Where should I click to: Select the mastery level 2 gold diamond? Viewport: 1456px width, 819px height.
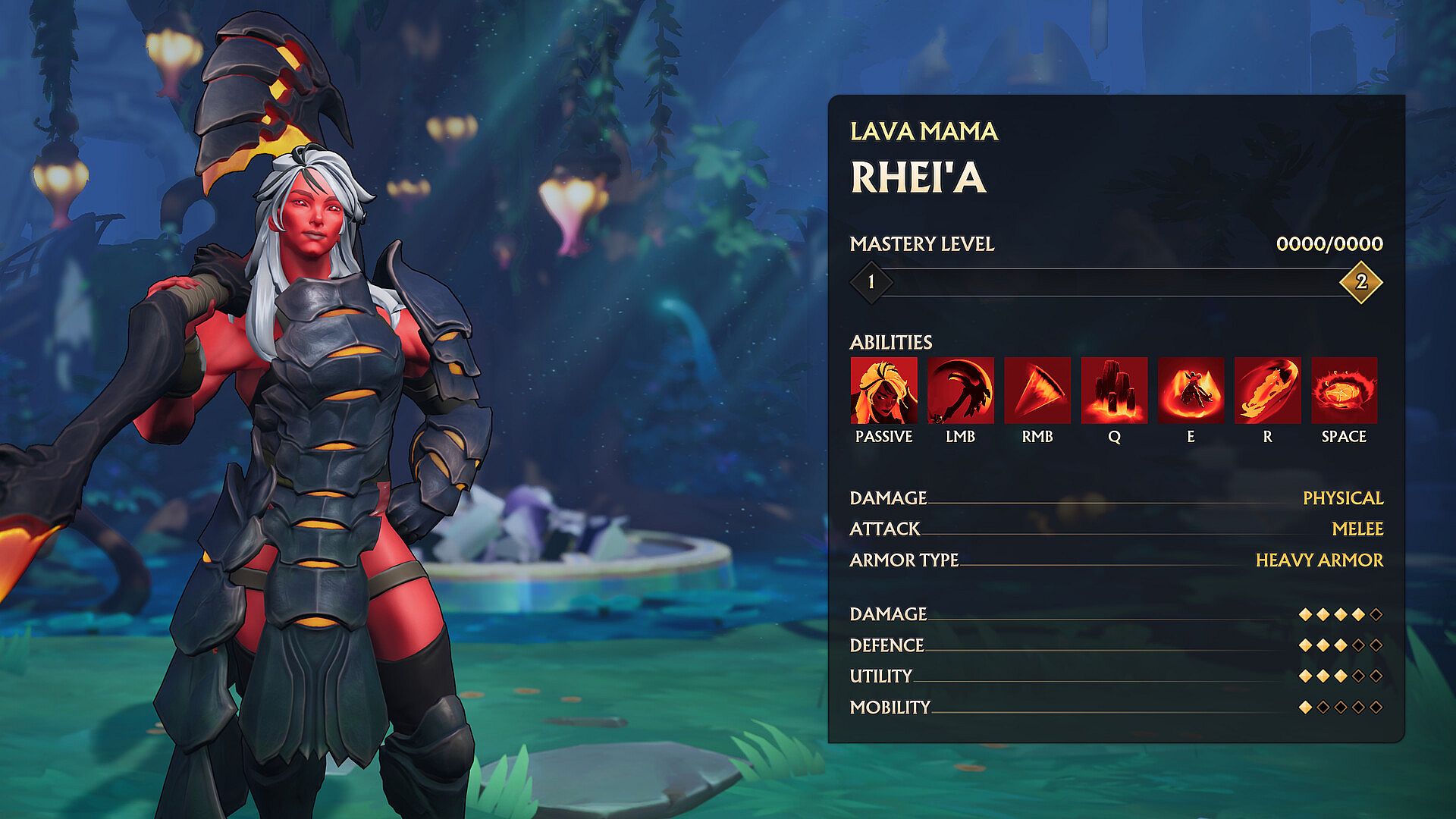(1360, 282)
